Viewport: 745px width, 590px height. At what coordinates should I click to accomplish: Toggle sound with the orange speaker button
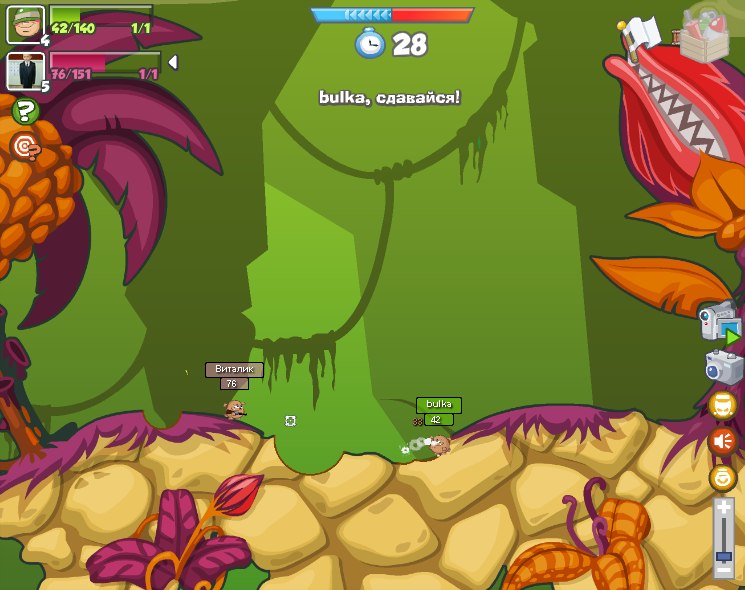[722, 441]
